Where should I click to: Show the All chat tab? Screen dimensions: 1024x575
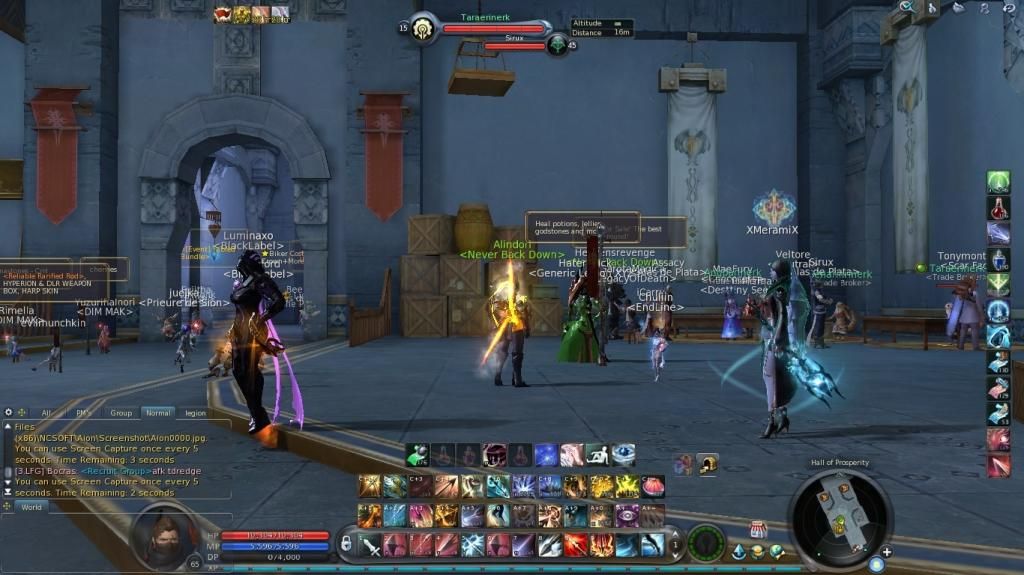pyautogui.click(x=46, y=412)
